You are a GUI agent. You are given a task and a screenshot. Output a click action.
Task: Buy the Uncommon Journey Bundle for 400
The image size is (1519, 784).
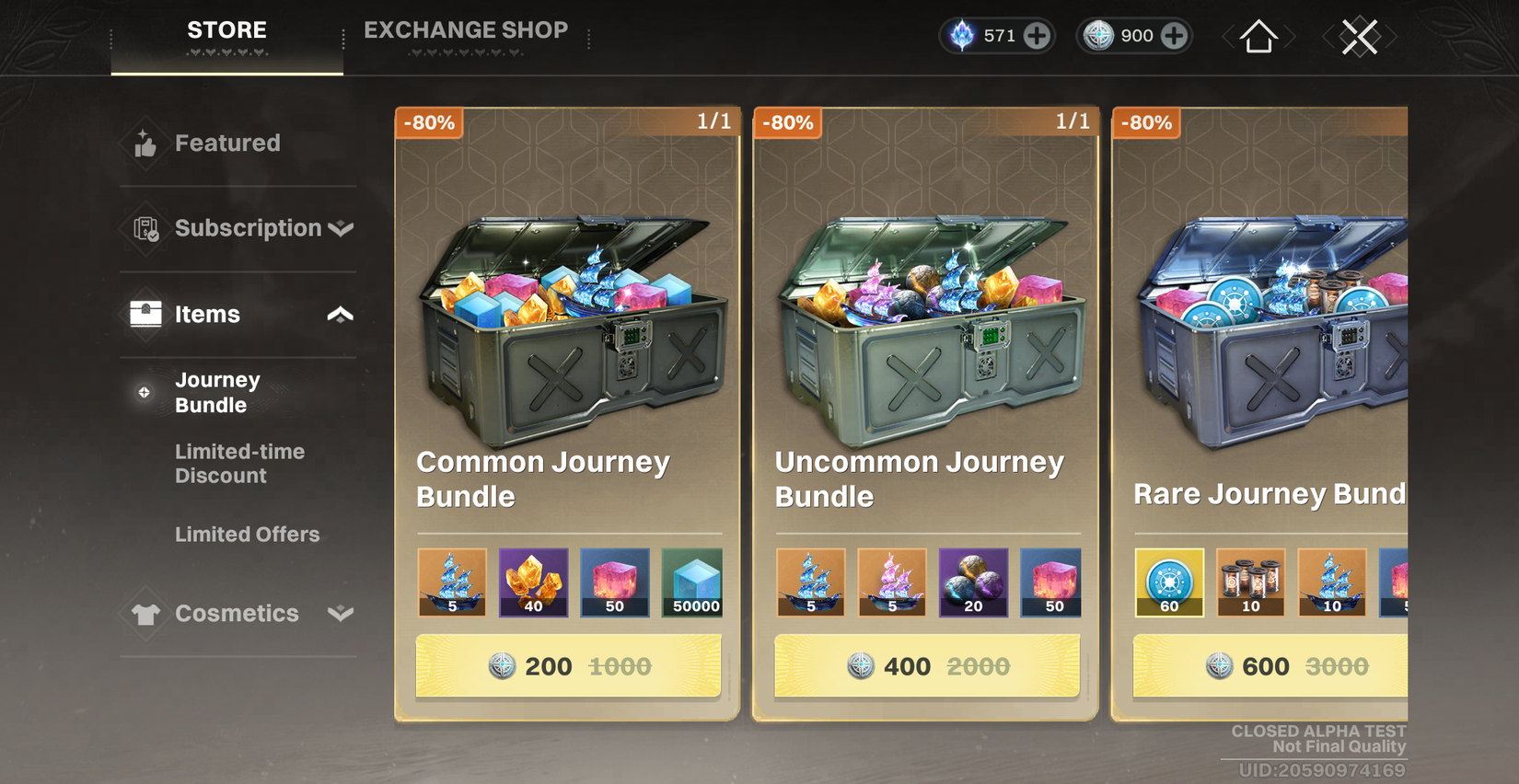click(x=925, y=665)
